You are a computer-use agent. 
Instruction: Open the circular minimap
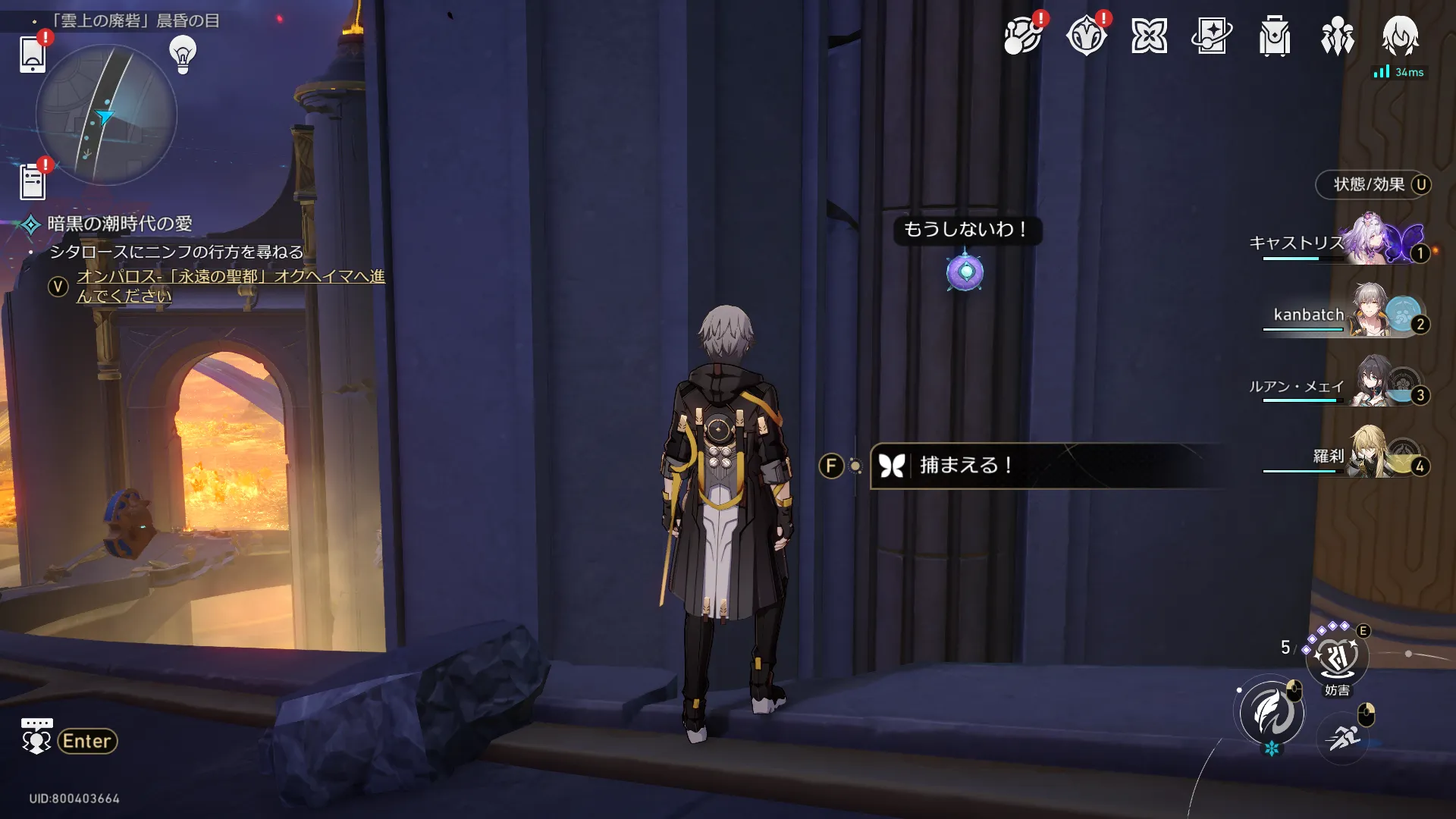point(106,115)
